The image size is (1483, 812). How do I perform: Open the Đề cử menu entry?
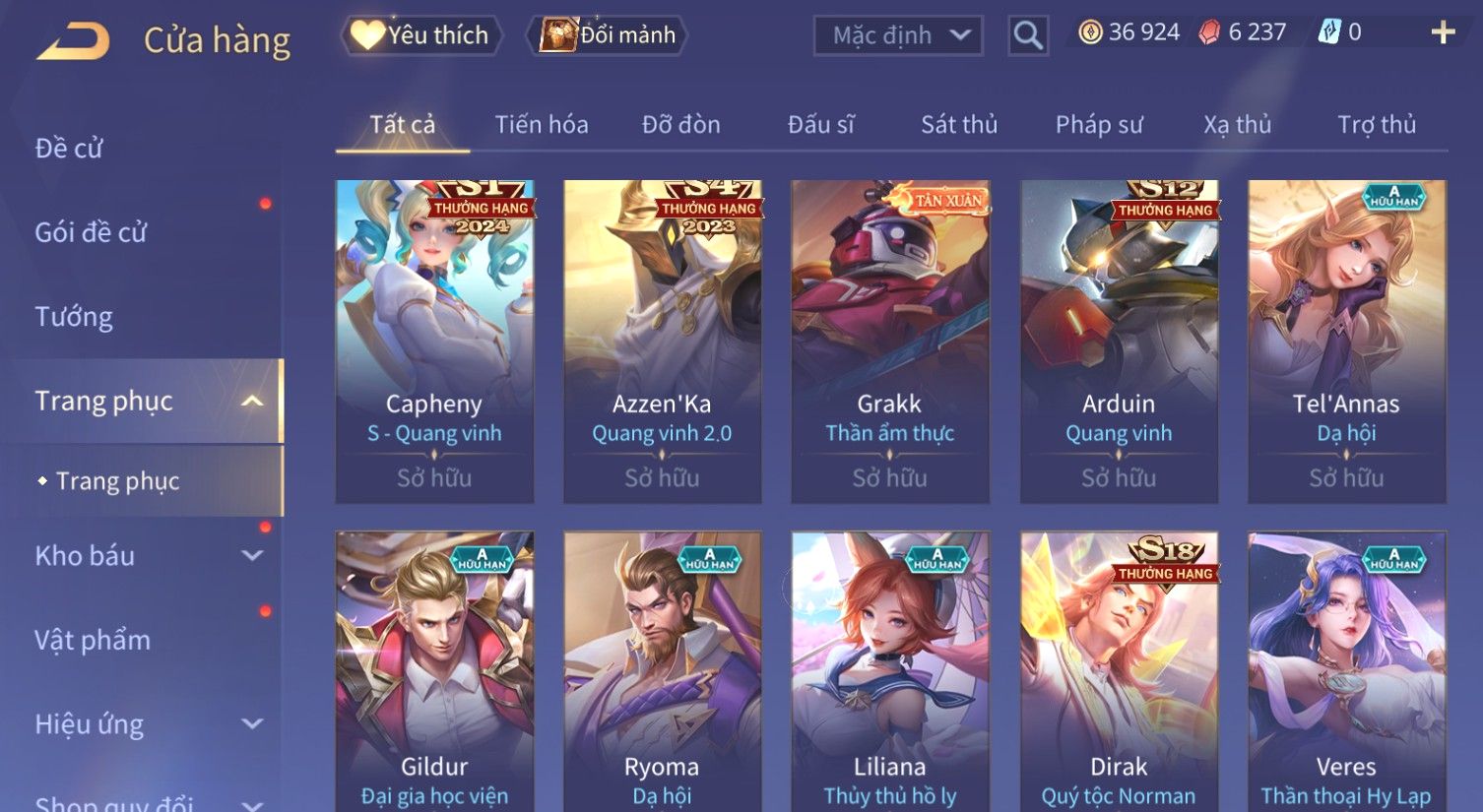pos(69,149)
